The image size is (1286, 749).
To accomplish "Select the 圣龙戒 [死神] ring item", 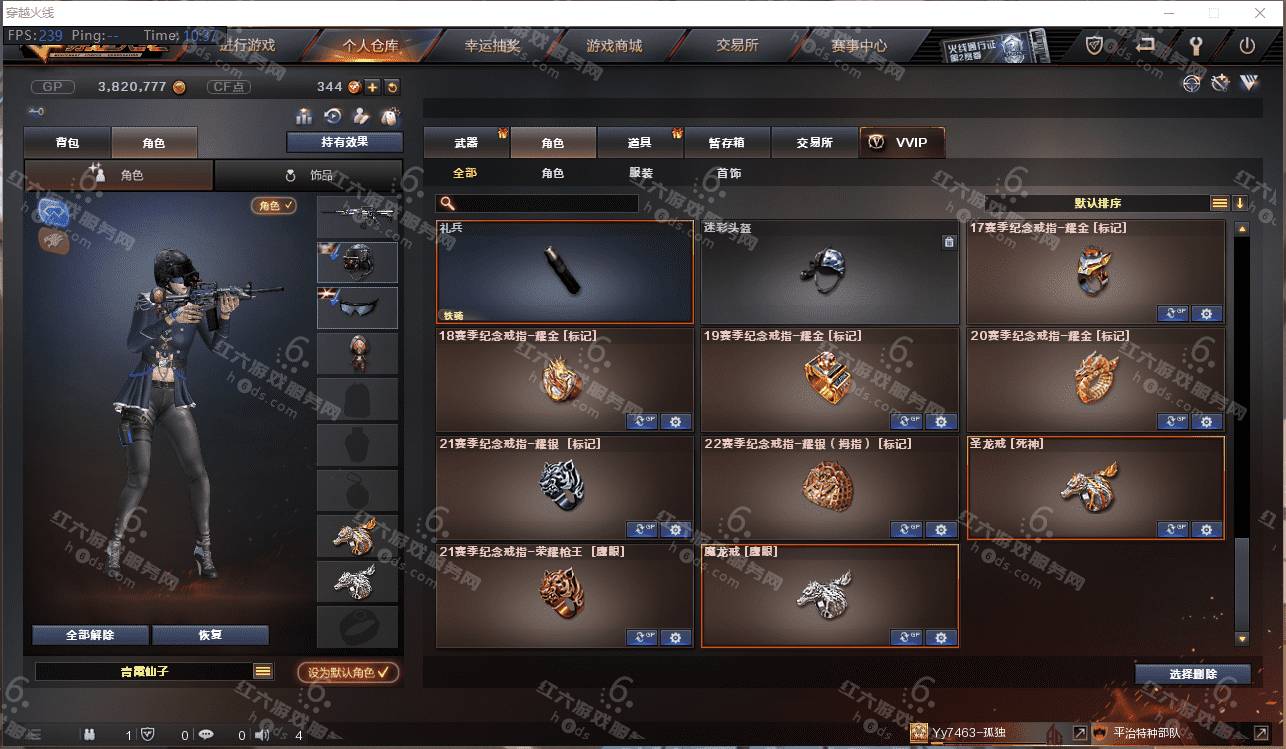I will (x=1095, y=488).
